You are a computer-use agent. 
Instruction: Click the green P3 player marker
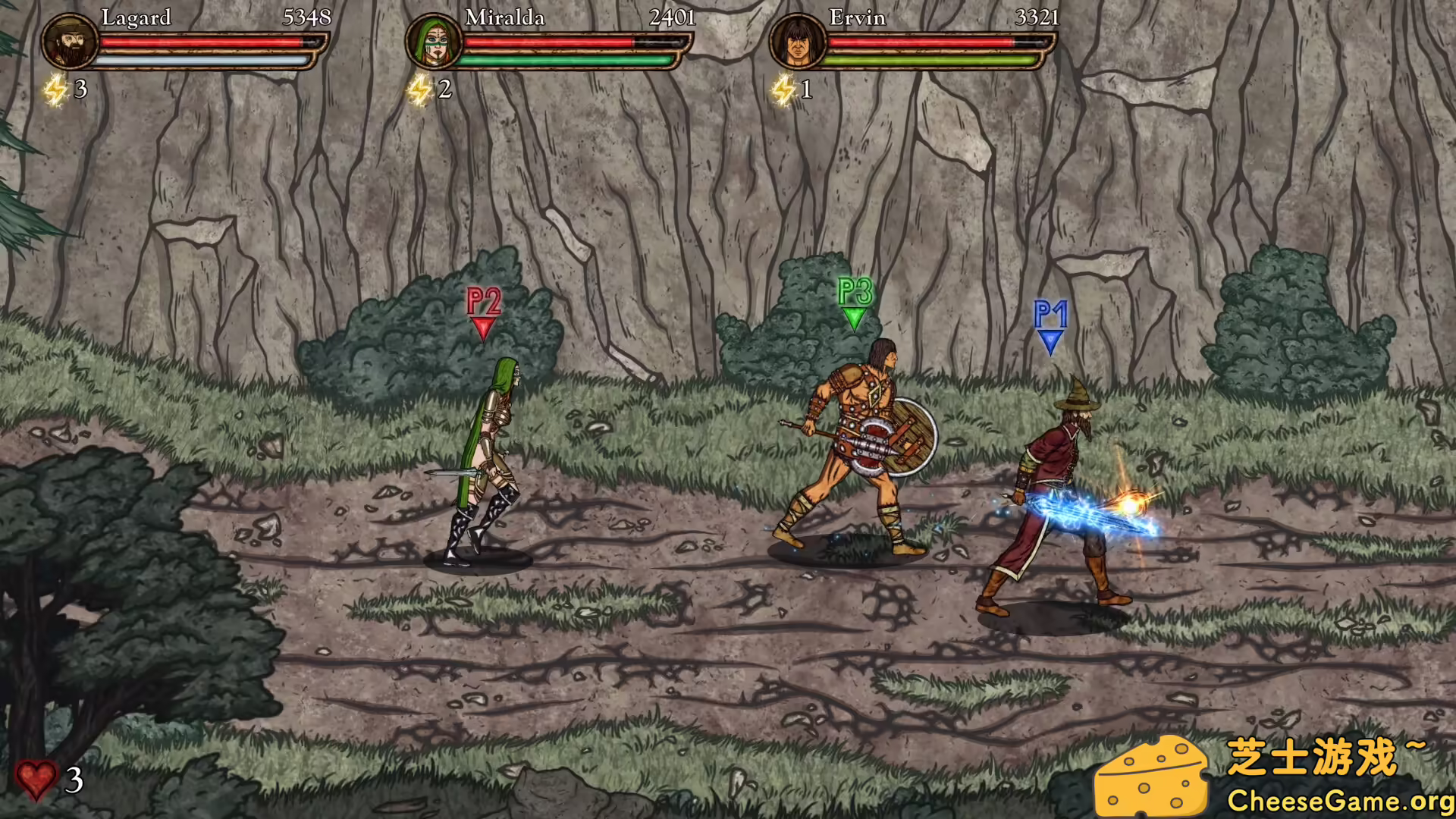tap(855, 302)
